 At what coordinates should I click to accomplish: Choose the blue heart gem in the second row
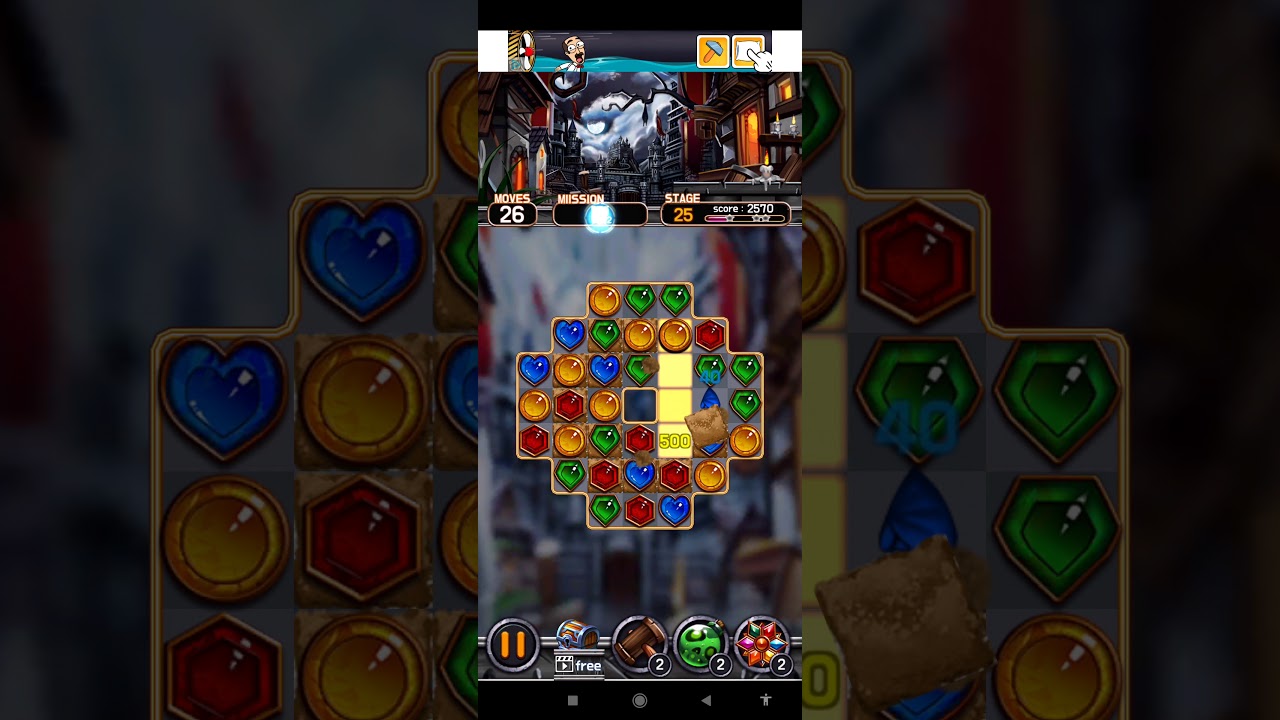(569, 334)
